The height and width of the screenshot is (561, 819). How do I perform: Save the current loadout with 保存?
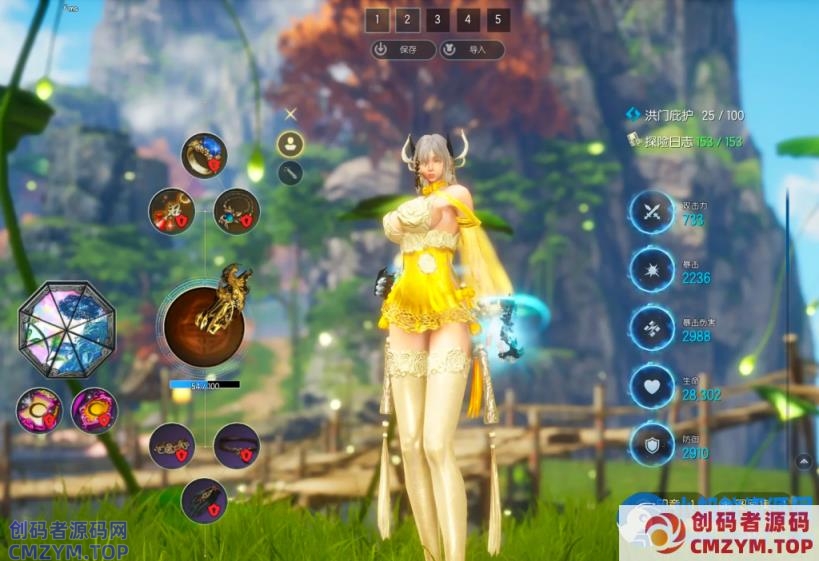[403, 49]
